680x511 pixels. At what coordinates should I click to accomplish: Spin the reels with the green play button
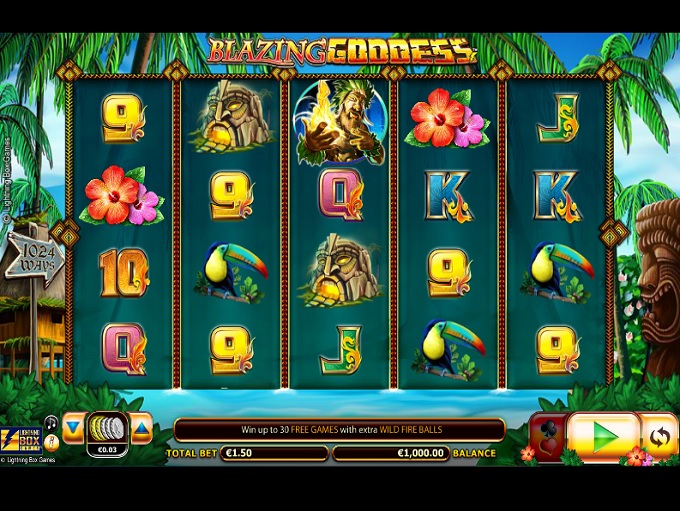coord(603,436)
